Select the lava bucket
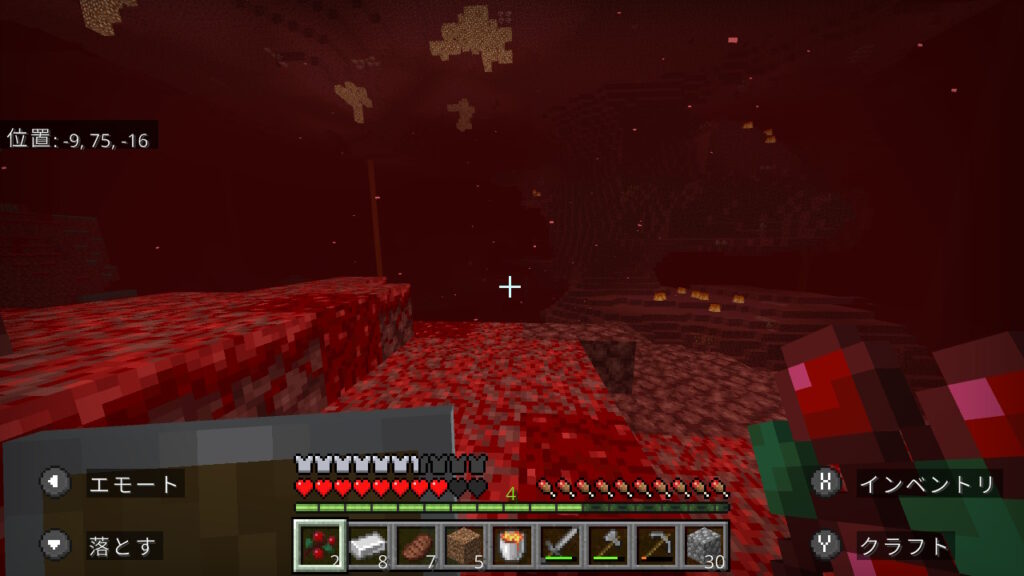Screen dimensions: 1024x576 (x=511, y=545)
